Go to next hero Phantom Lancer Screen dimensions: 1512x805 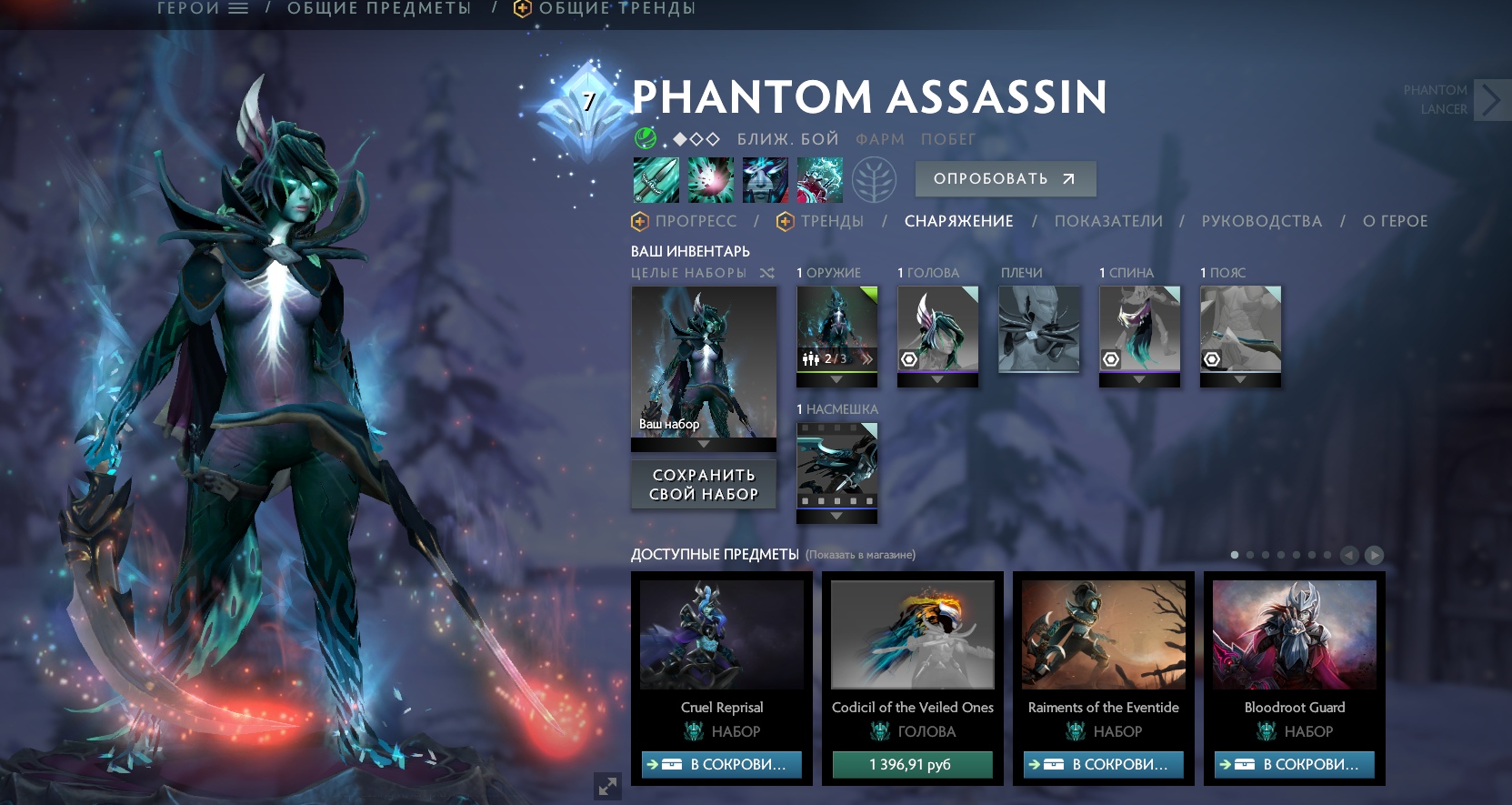pos(1491,100)
